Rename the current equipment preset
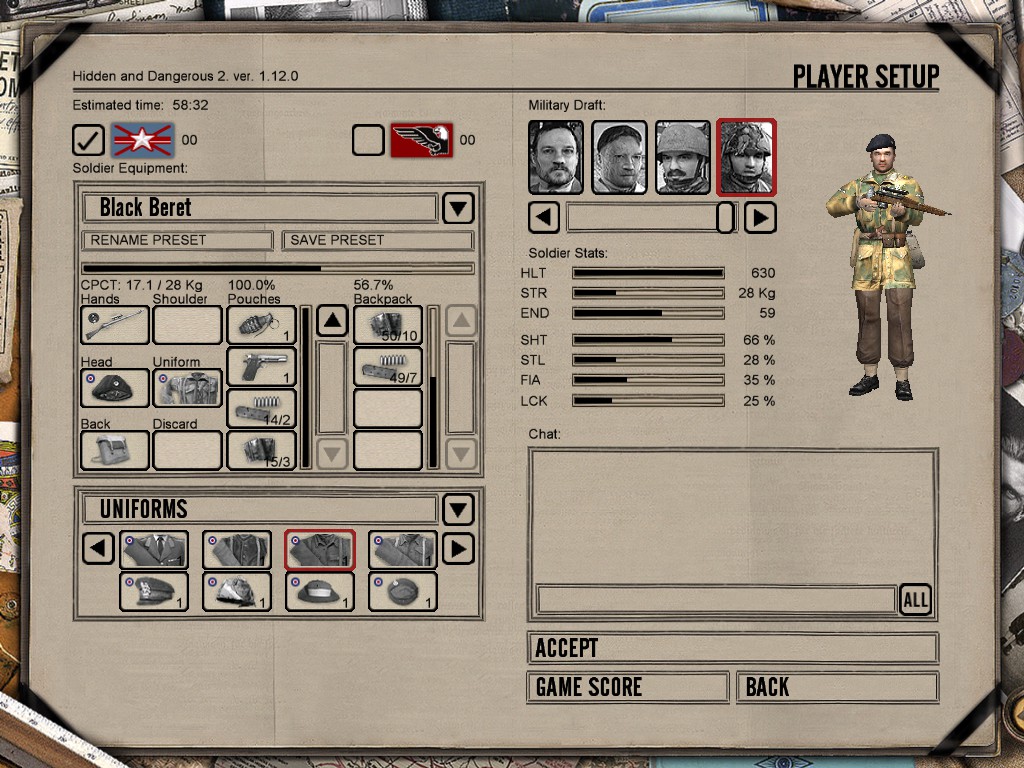1024x768 pixels. point(177,240)
